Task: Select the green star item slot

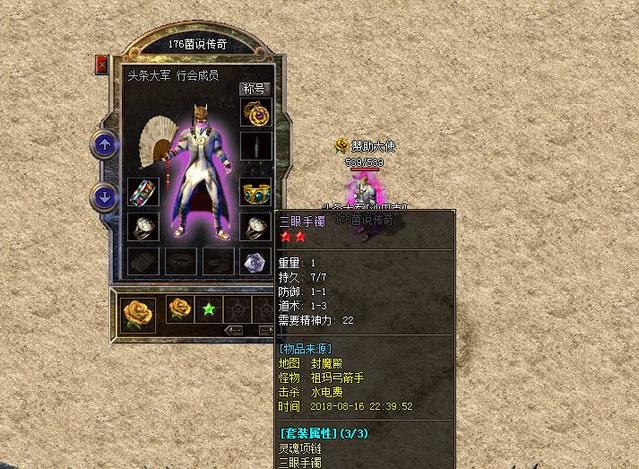Action: tap(209, 308)
